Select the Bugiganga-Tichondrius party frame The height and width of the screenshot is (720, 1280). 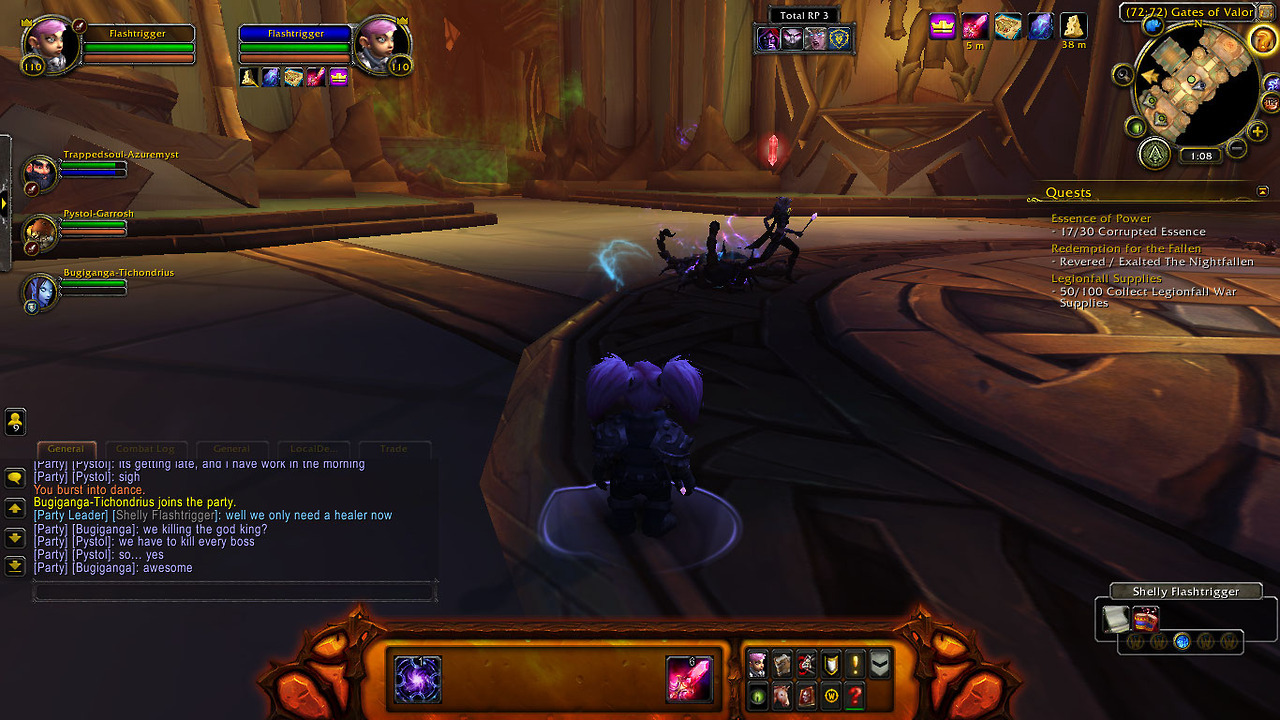click(42, 290)
